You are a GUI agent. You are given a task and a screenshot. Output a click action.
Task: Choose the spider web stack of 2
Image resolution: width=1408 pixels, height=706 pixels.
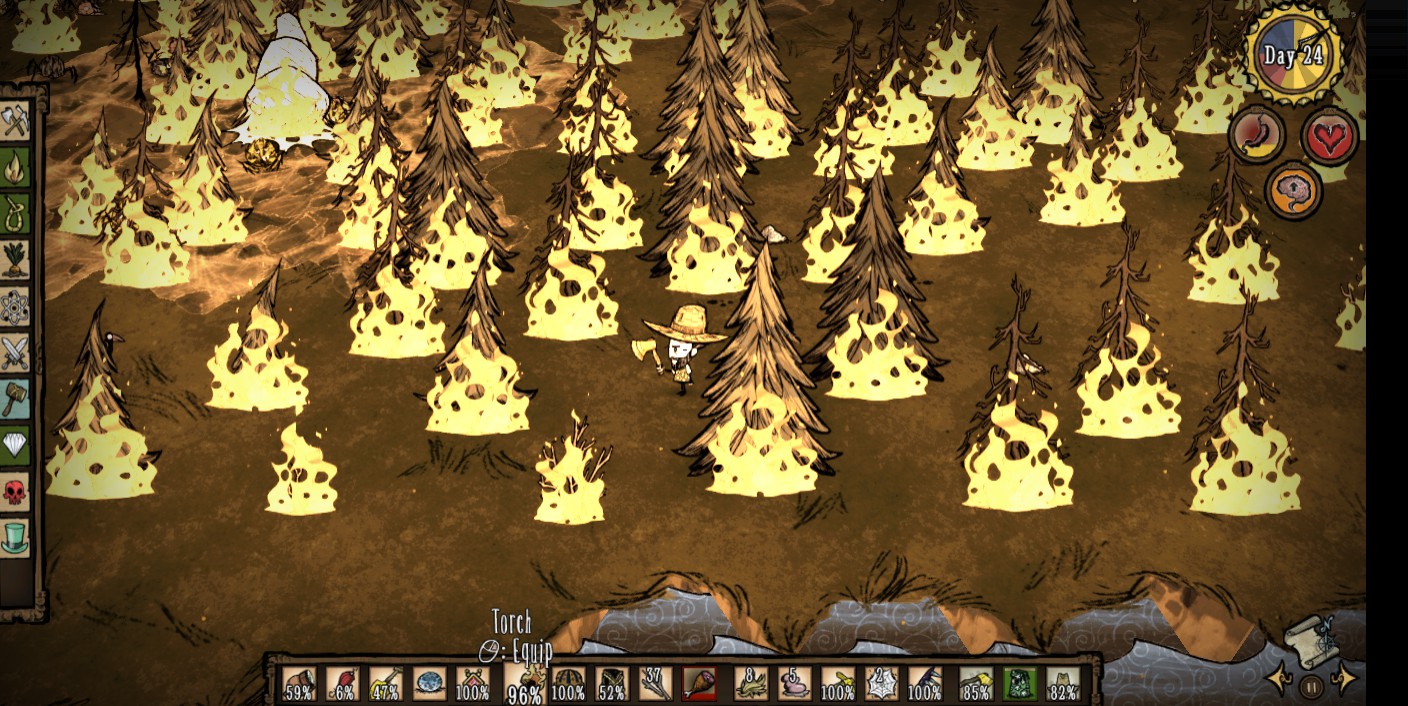(x=881, y=683)
